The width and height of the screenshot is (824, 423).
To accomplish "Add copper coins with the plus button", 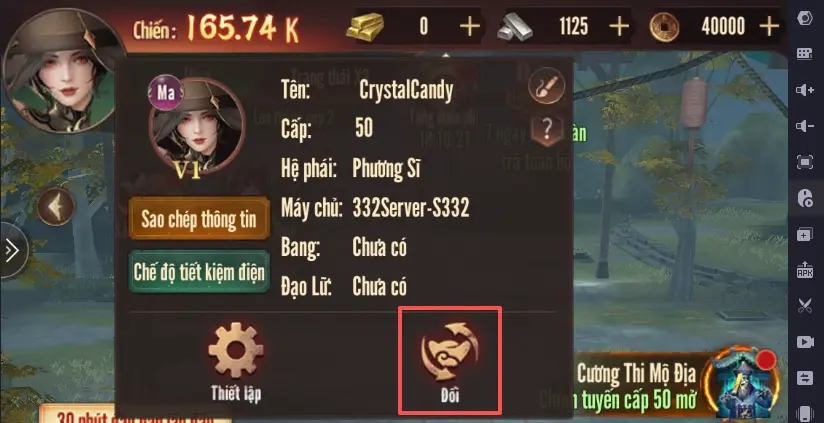I will pyautogui.click(x=769, y=27).
